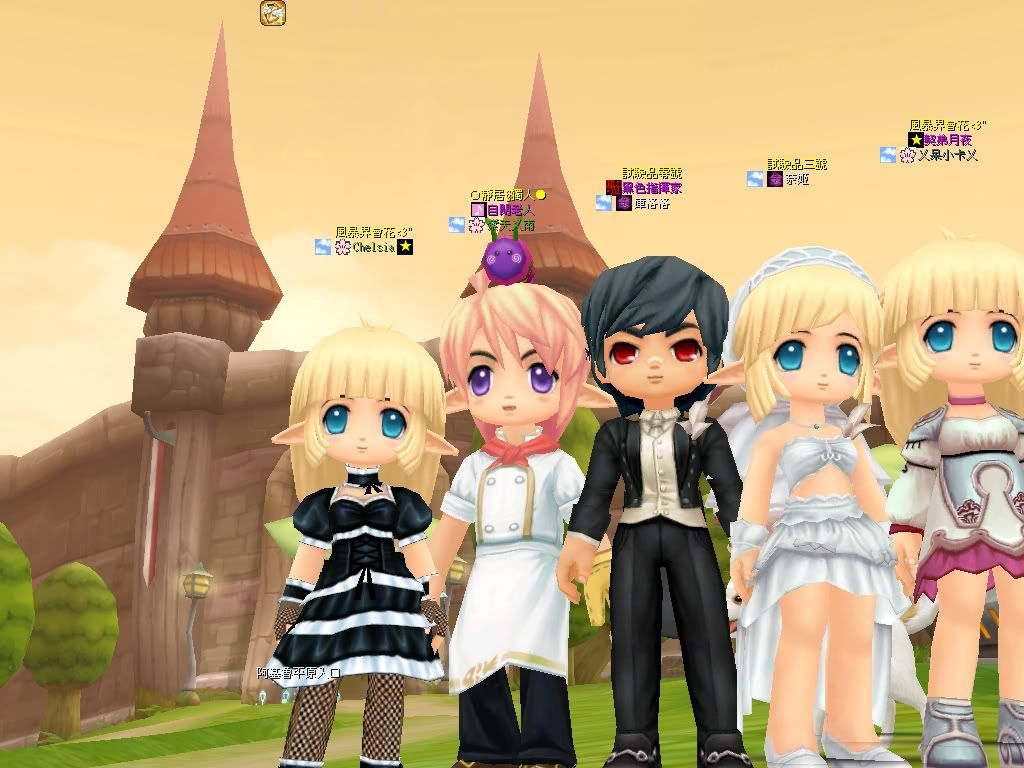Select the Chelsia player nameplate
The height and width of the screenshot is (768, 1024).
click(374, 247)
